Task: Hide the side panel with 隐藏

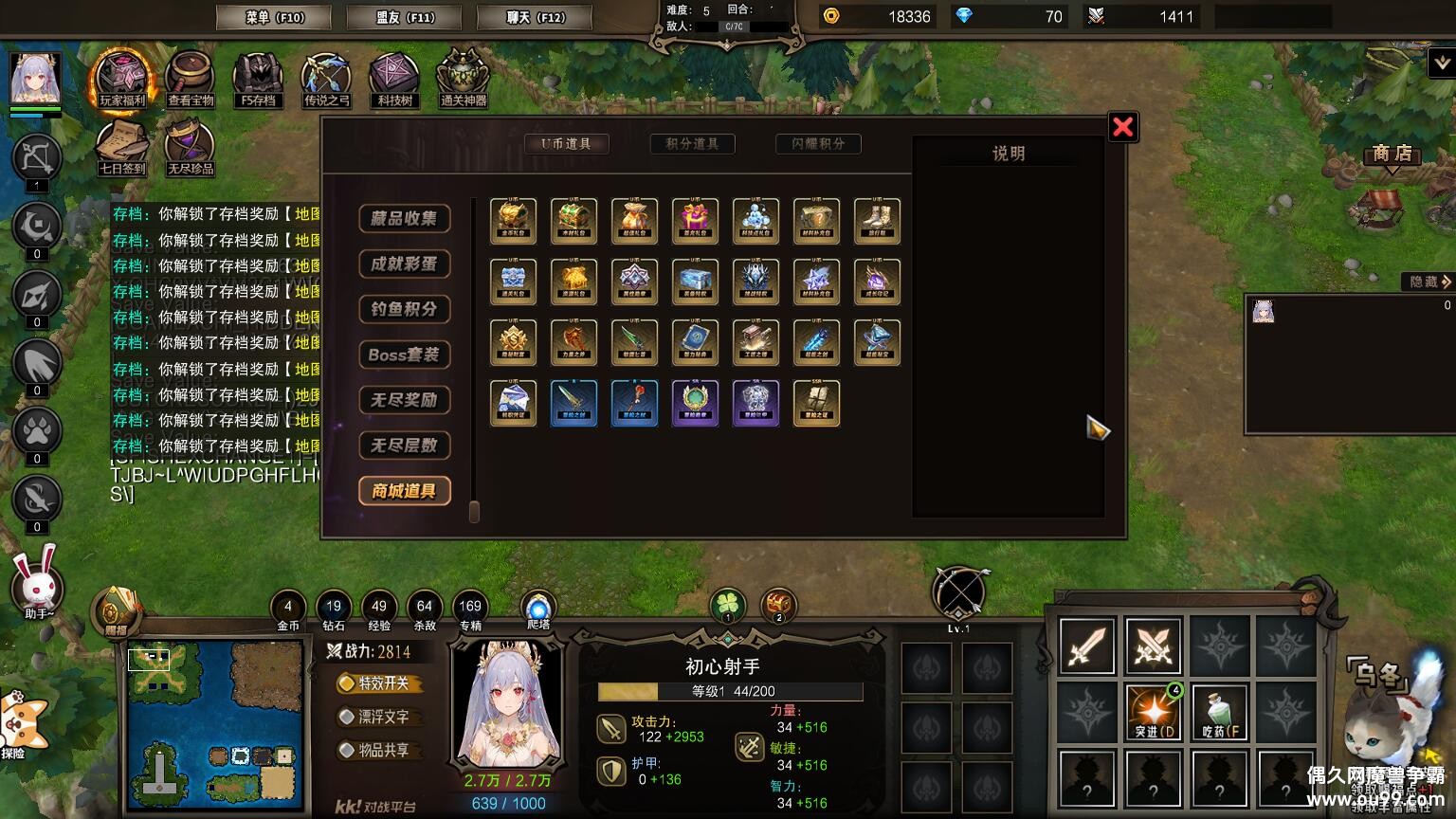Action: click(1428, 282)
